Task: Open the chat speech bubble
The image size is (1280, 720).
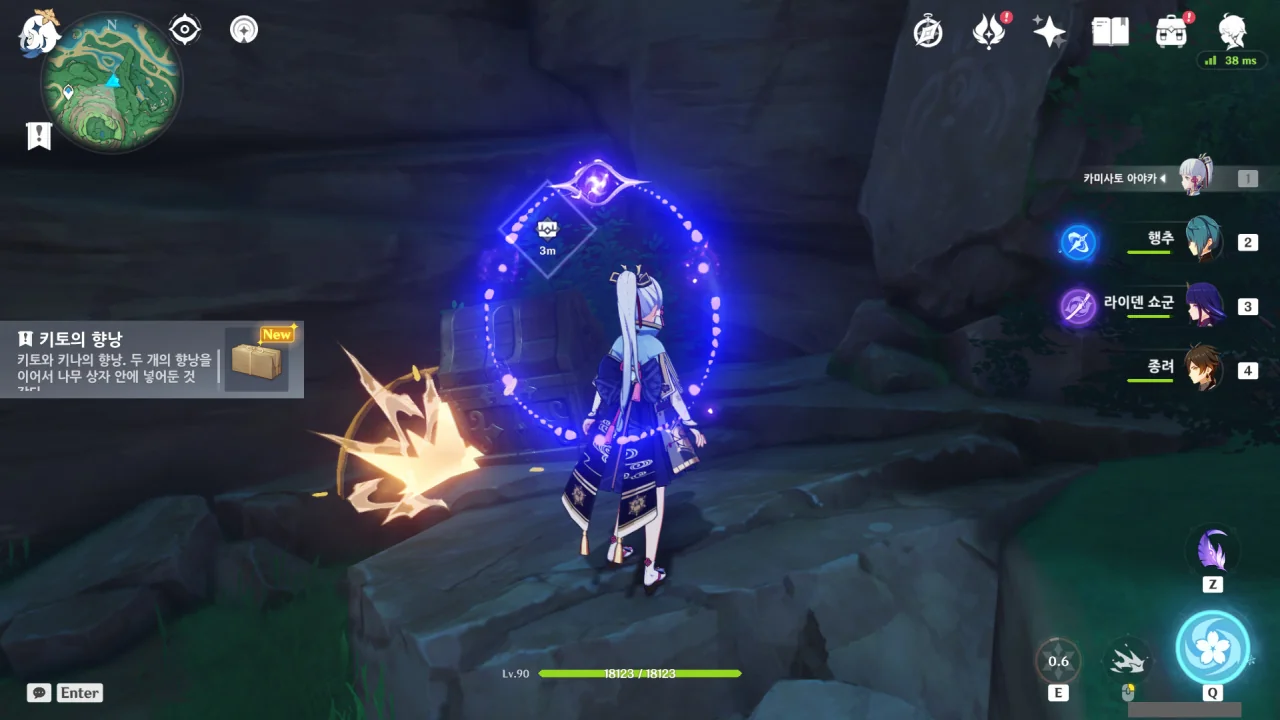Action: pyautogui.click(x=39, y=692)
